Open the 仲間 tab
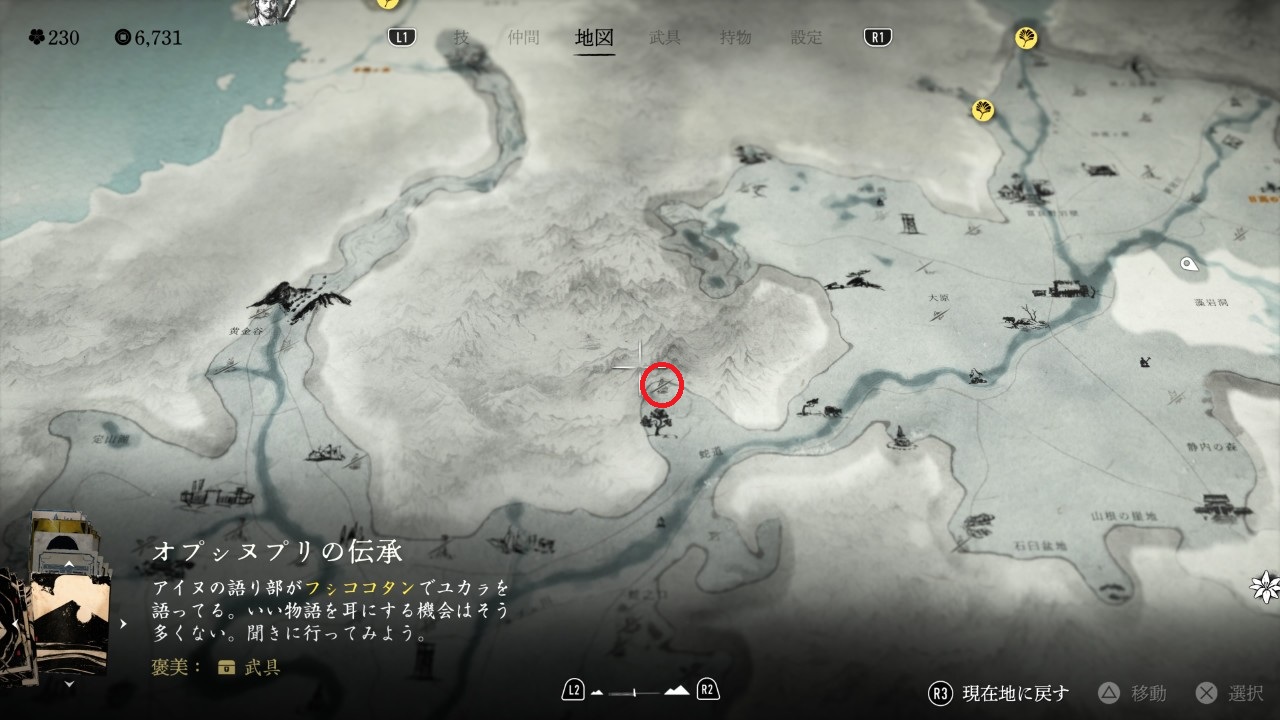Viewport: 1280px width, 720px height. point(522,38)
